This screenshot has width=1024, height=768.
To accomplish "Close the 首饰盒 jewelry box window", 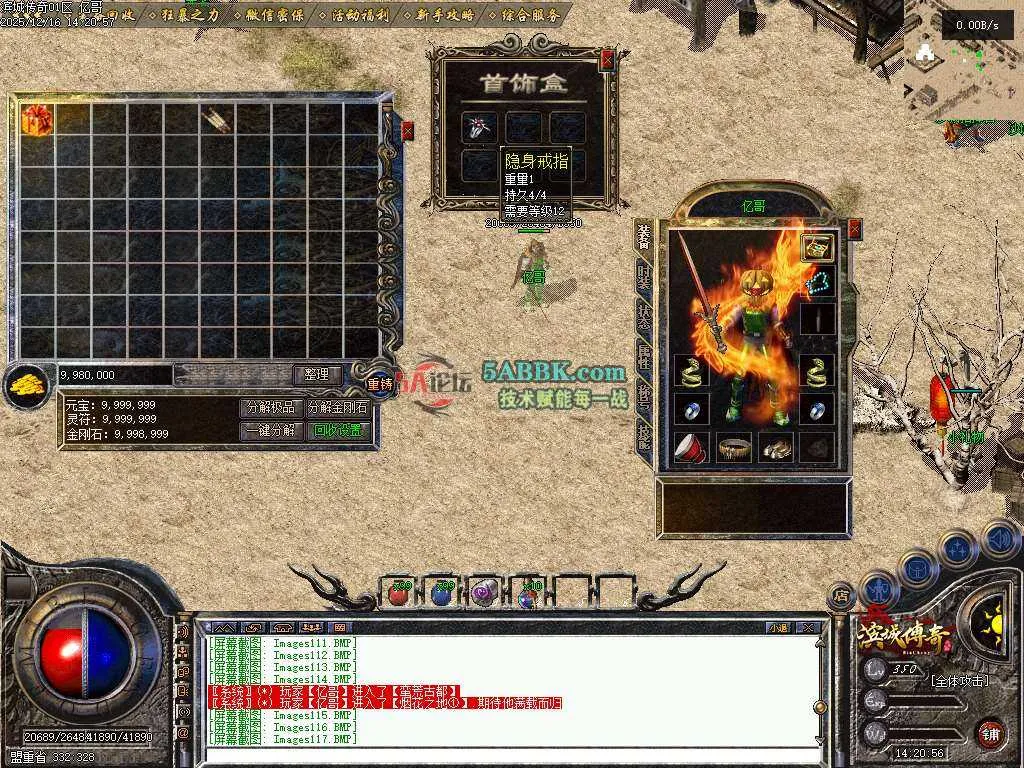I will [607, 60].
